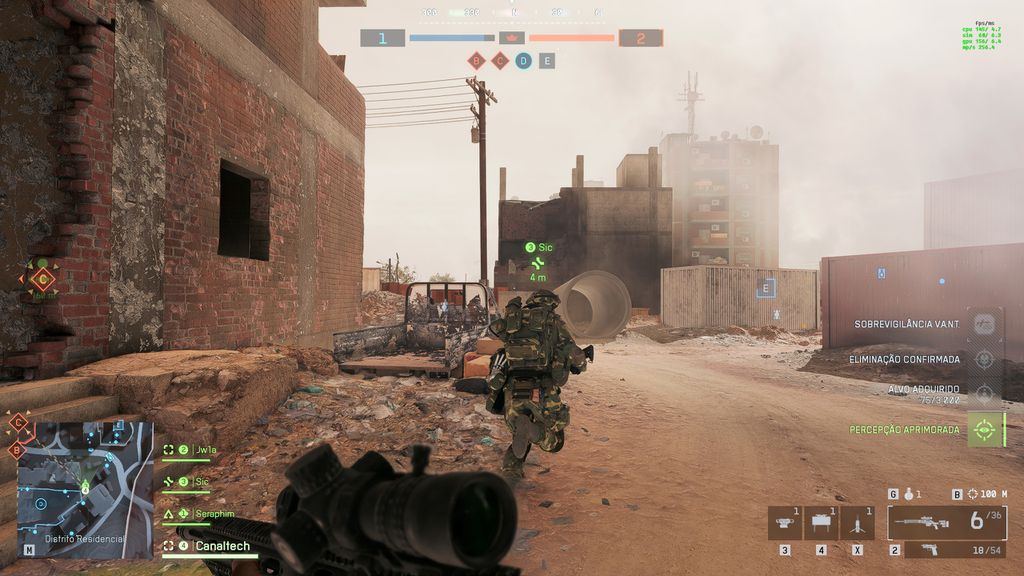The image size is (1024, 576).
Task: Click objective C marker in top bar
Action: click(500, 61)
